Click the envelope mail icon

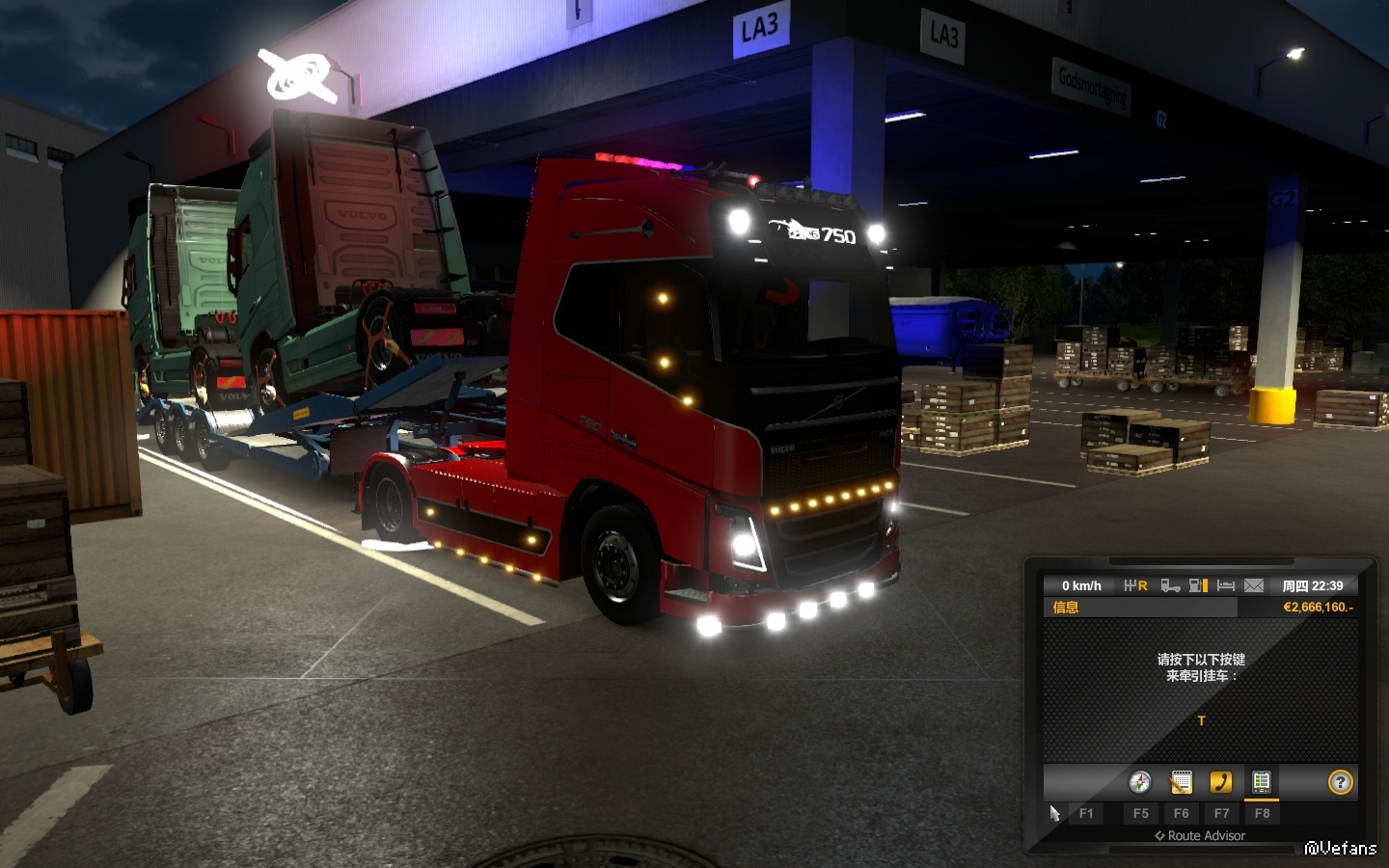point(1253,585)
